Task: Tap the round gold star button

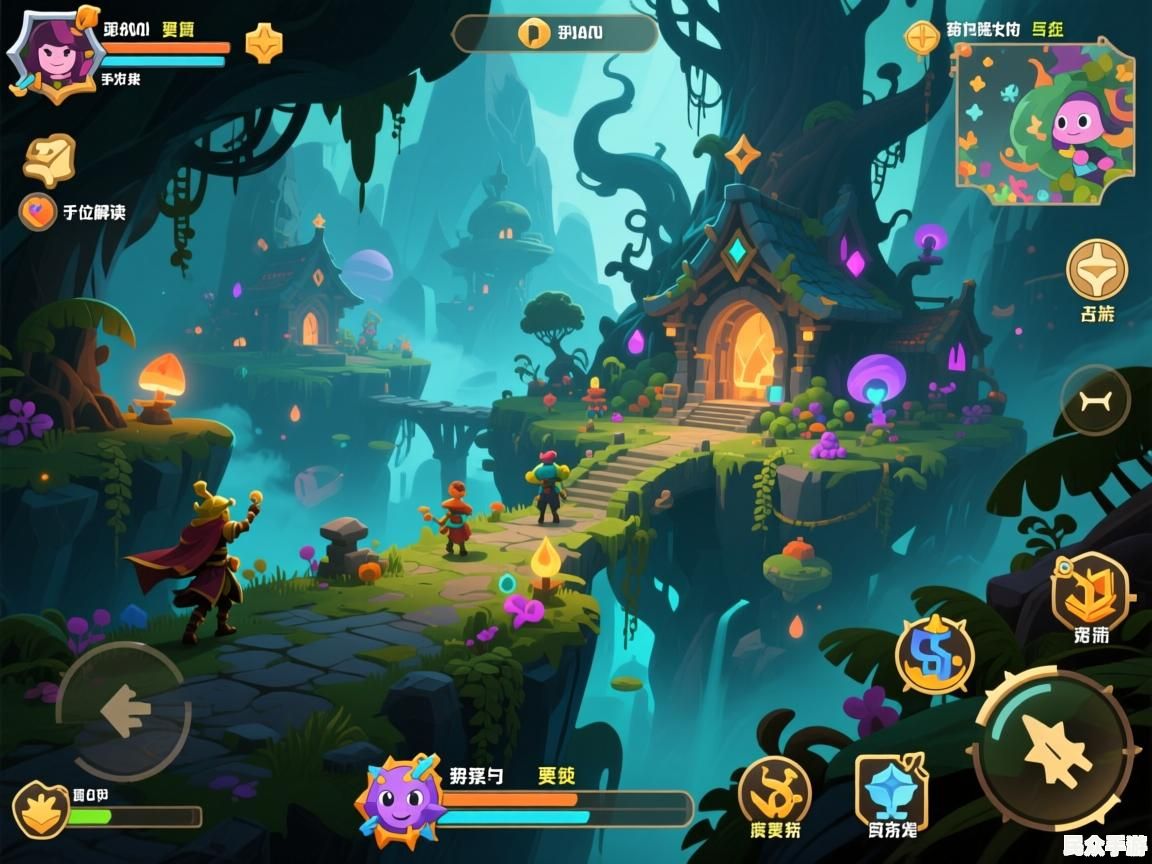Action: pyautogui.click(x=1097, y=269)
